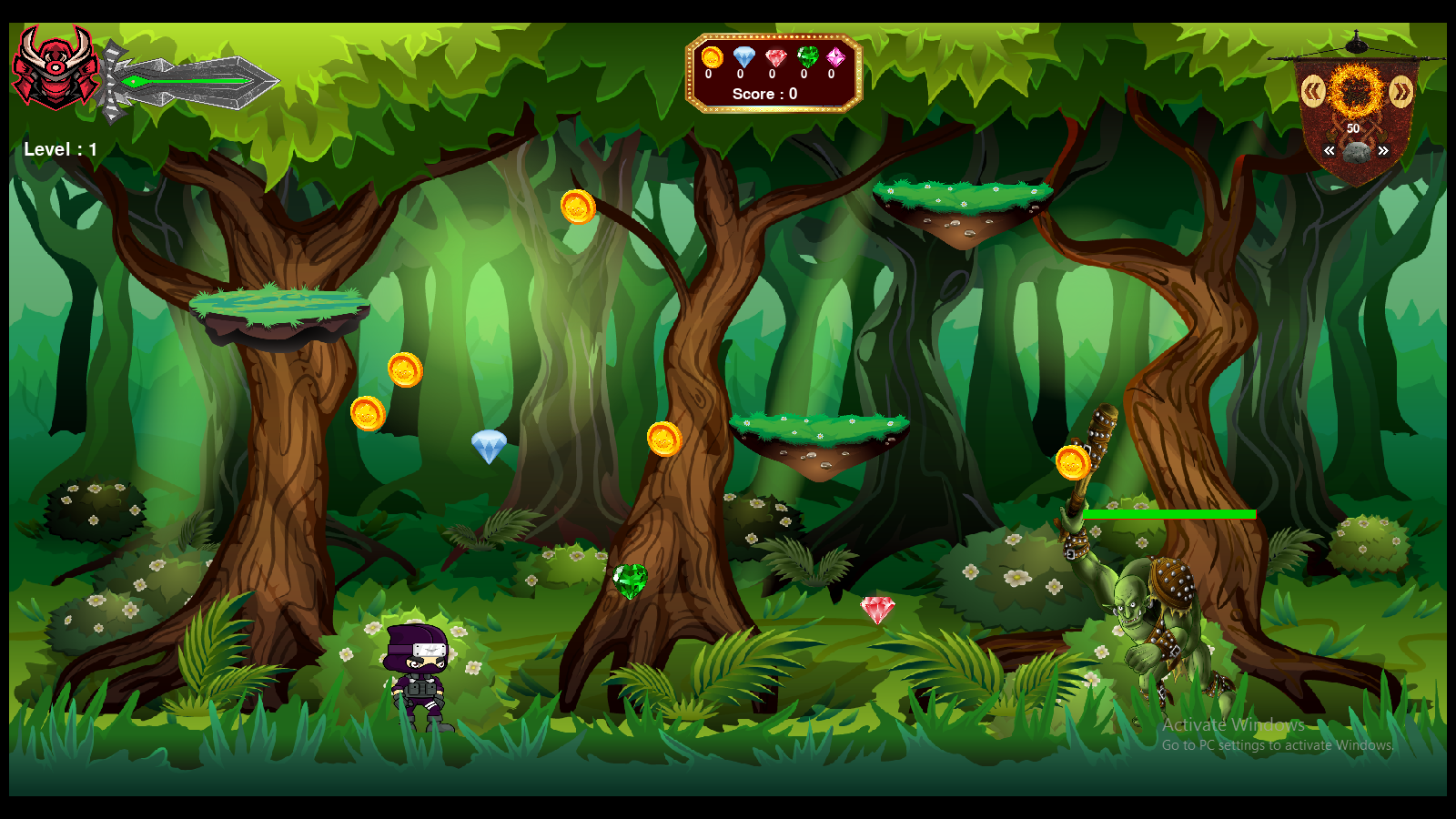Select the glowing sword weapon icon
1456x819 pixels.
point(191,82)
